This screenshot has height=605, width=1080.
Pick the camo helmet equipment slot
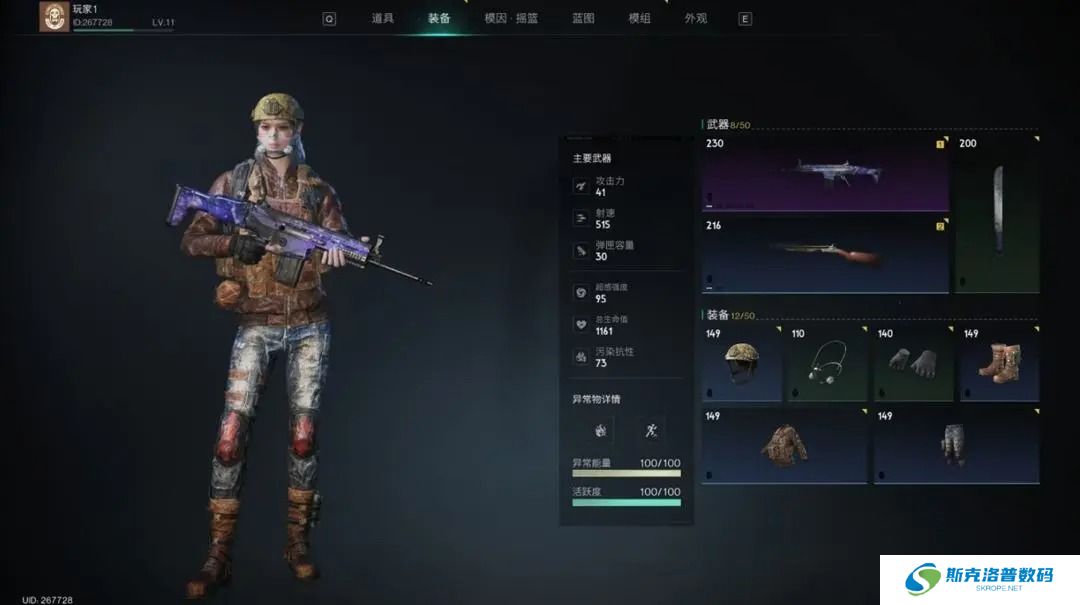(x=741, y=364)
